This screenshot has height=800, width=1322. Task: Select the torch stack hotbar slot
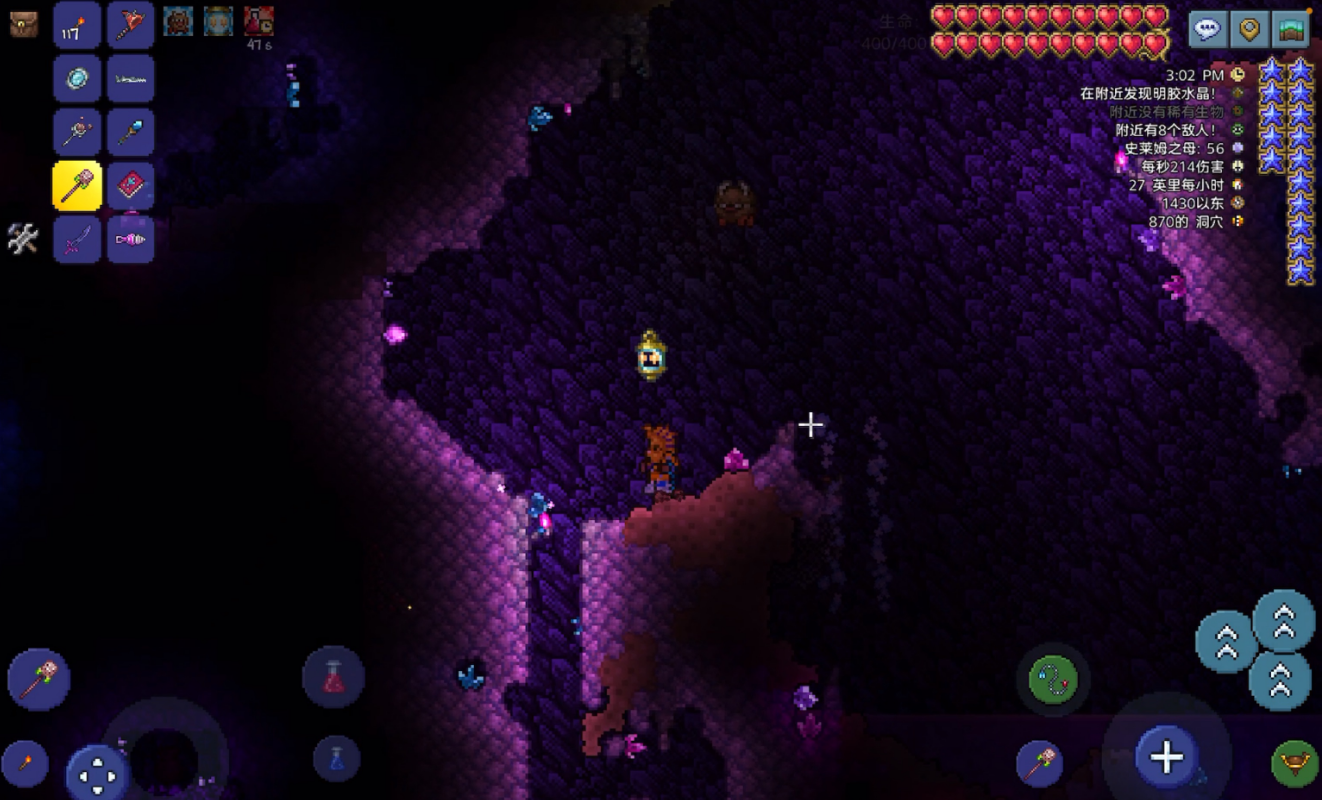(77, 26)
